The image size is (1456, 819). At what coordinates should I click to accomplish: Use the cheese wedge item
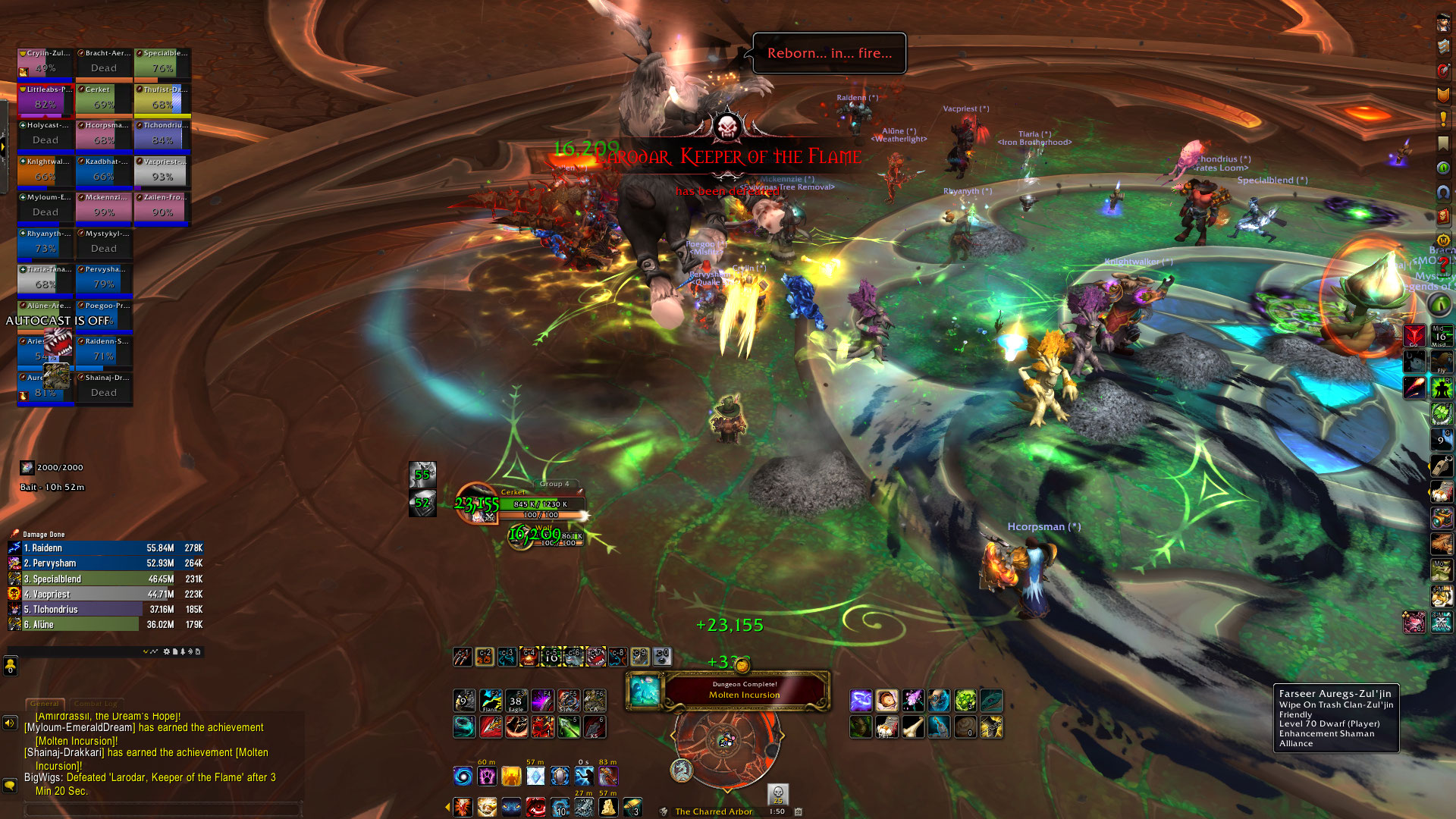click(x=608, y=808)
